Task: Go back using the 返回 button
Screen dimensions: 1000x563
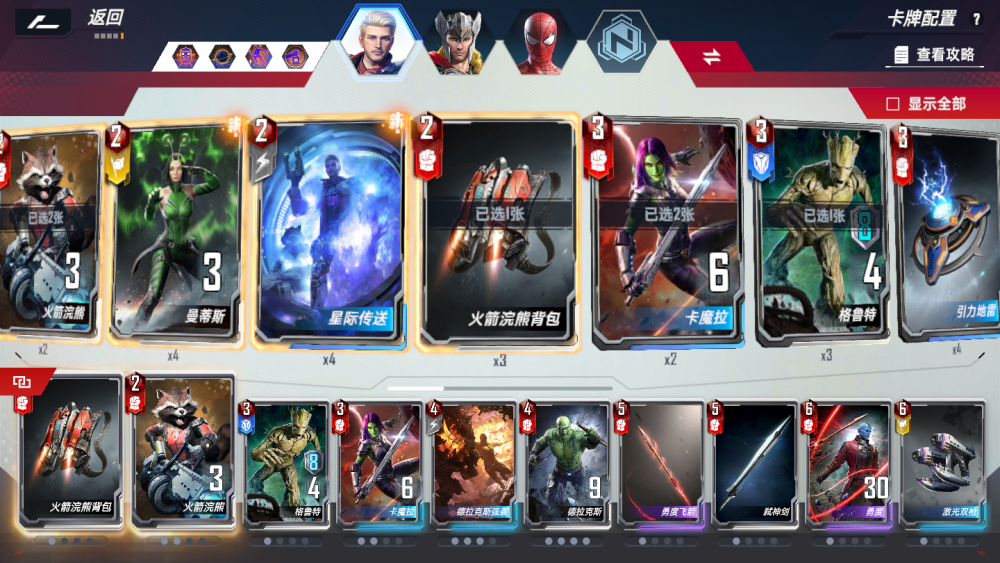Action: coord(104,17)
